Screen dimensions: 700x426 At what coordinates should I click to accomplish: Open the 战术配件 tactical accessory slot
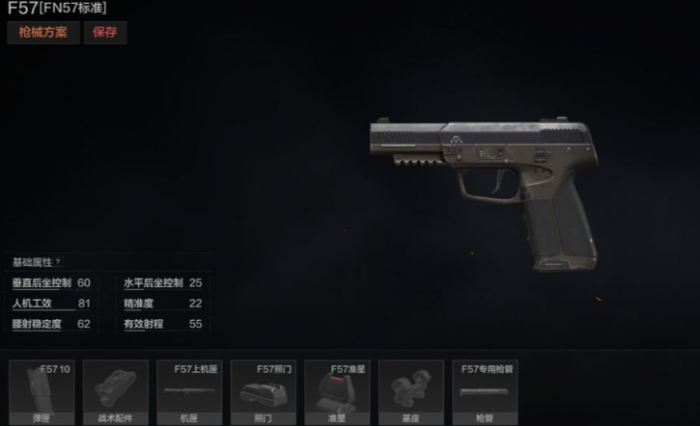(115, 392)
